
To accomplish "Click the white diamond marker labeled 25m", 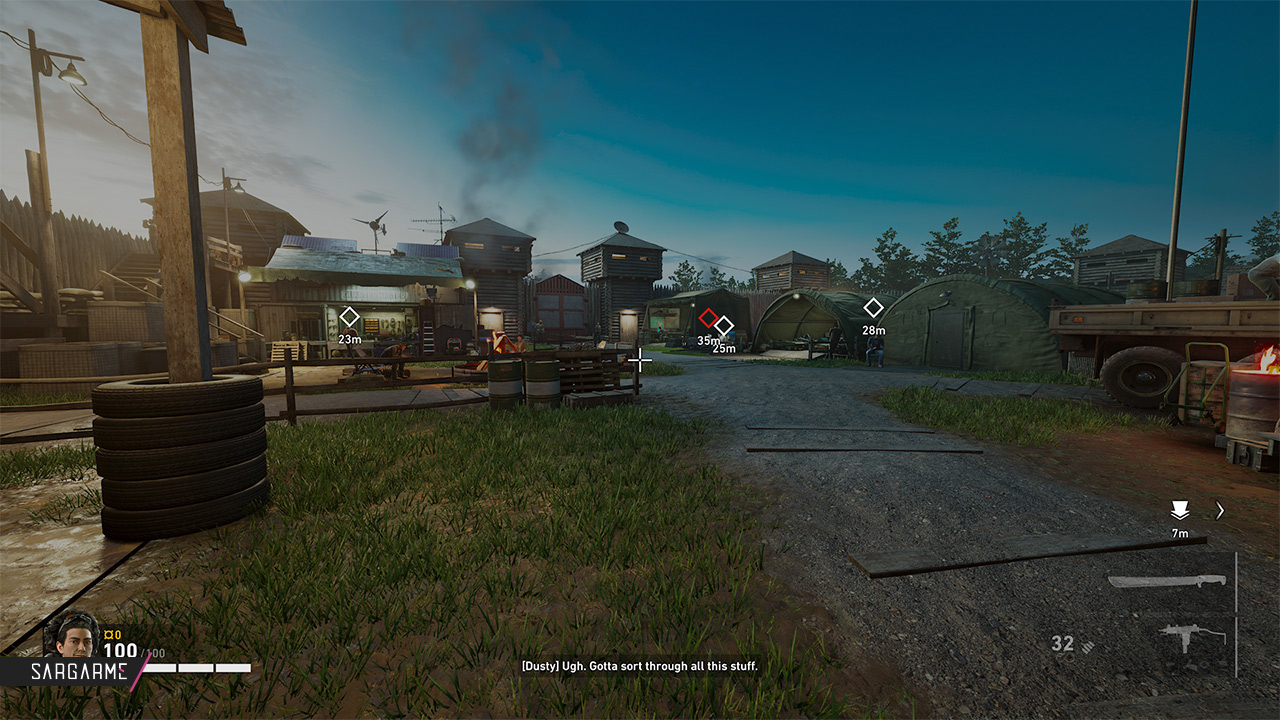I will [x=724, y=326].
